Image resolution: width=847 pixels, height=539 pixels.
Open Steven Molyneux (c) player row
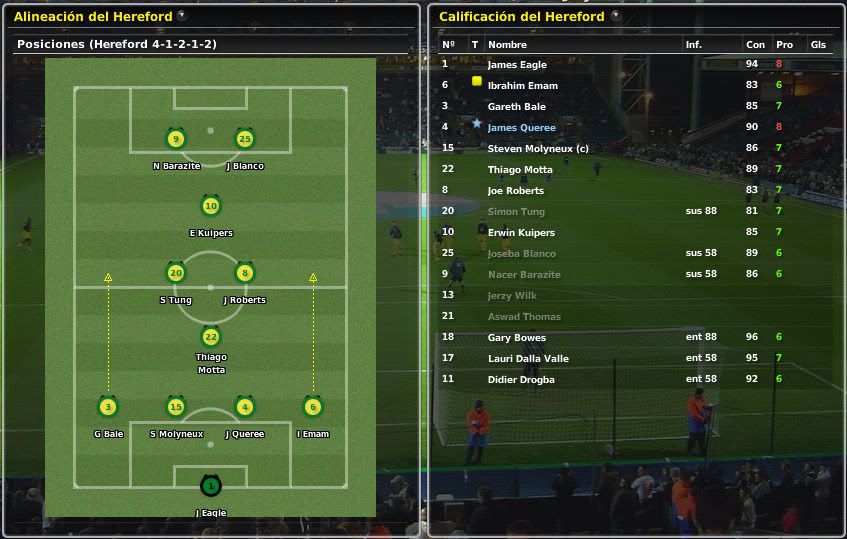(x=531, y=149)
